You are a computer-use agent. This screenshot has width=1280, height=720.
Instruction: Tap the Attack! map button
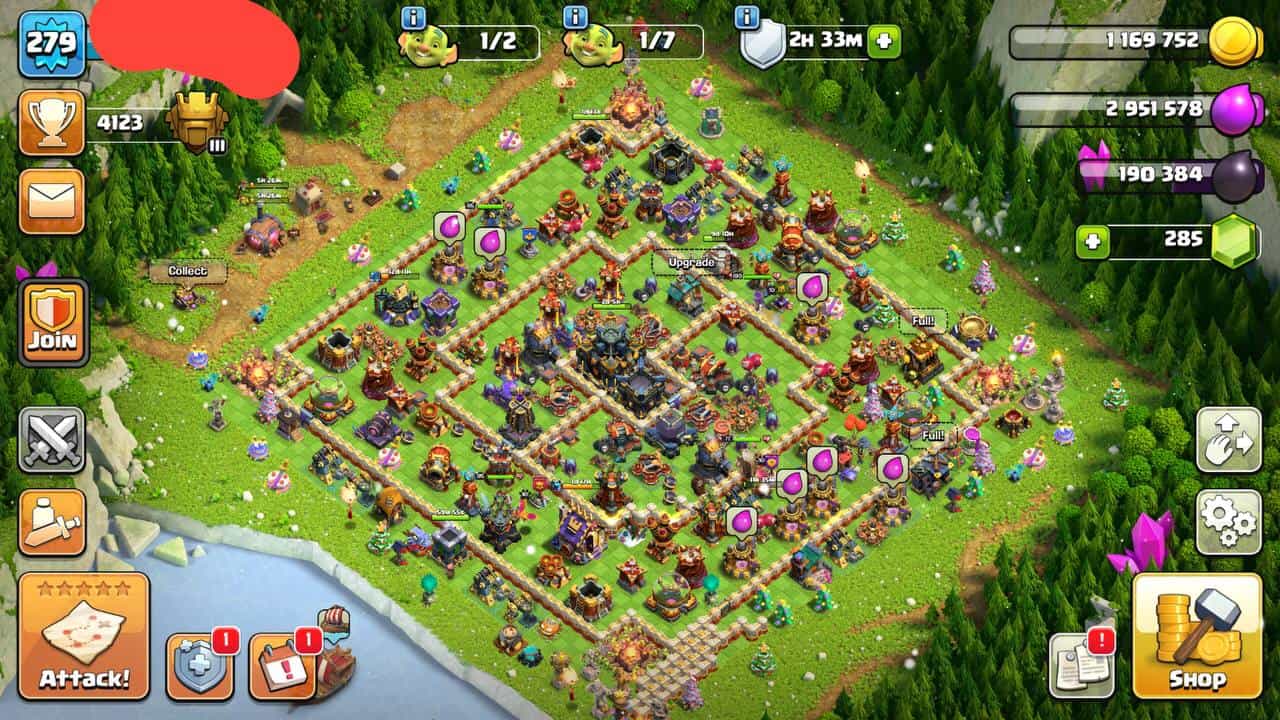pyautogui.click(x=84, y=636)
